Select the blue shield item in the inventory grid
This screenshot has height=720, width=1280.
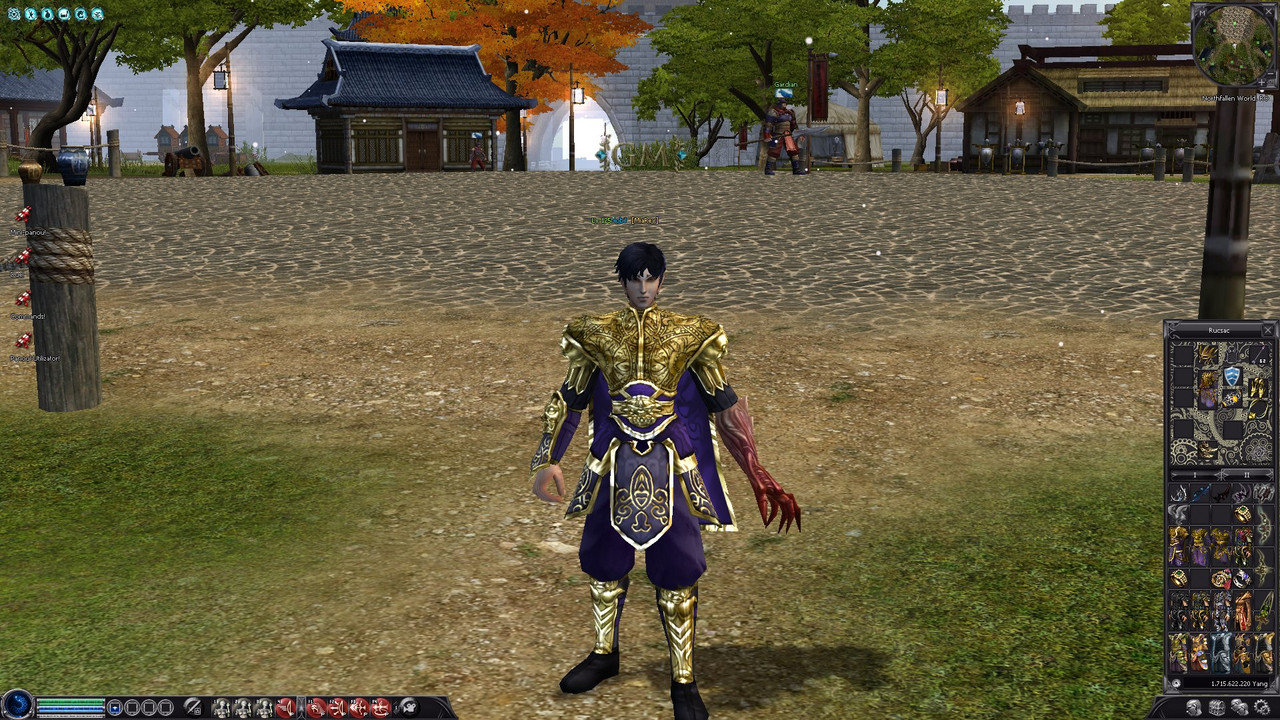click(x=1231, y=376)
